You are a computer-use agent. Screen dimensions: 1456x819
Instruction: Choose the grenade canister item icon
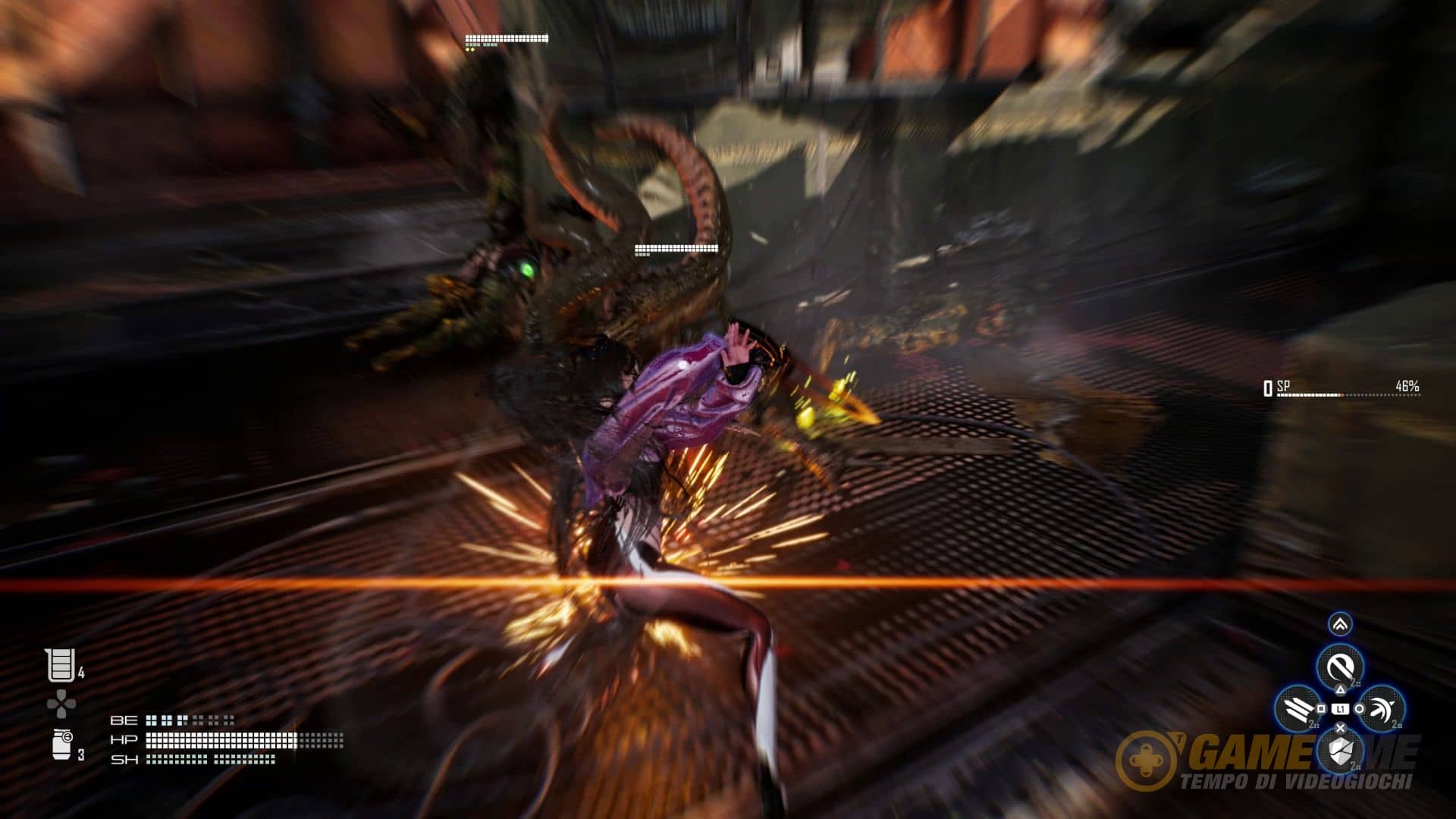click(x=62, y=744)
